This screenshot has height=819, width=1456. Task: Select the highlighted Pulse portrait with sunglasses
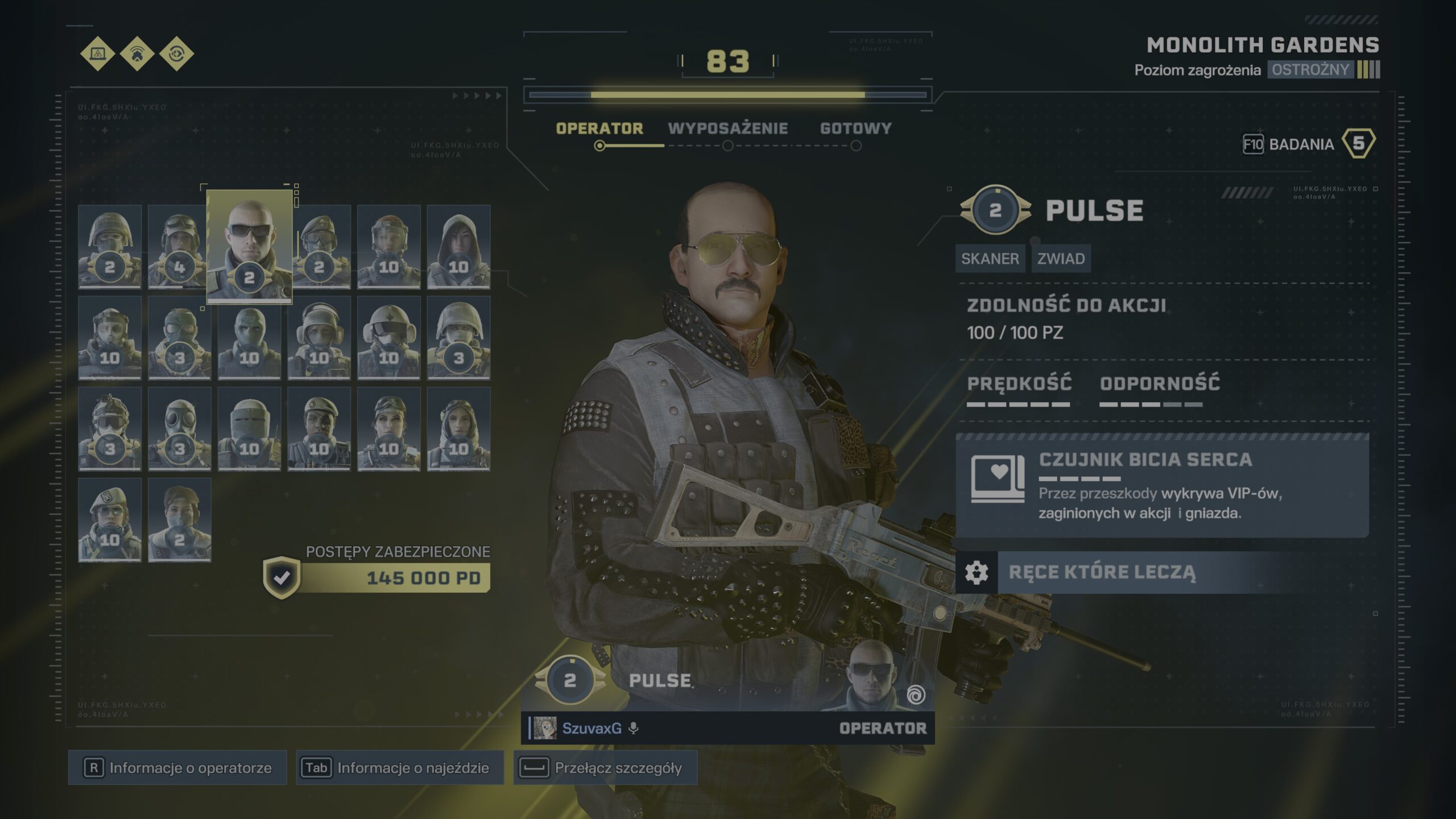click(249, 246)
